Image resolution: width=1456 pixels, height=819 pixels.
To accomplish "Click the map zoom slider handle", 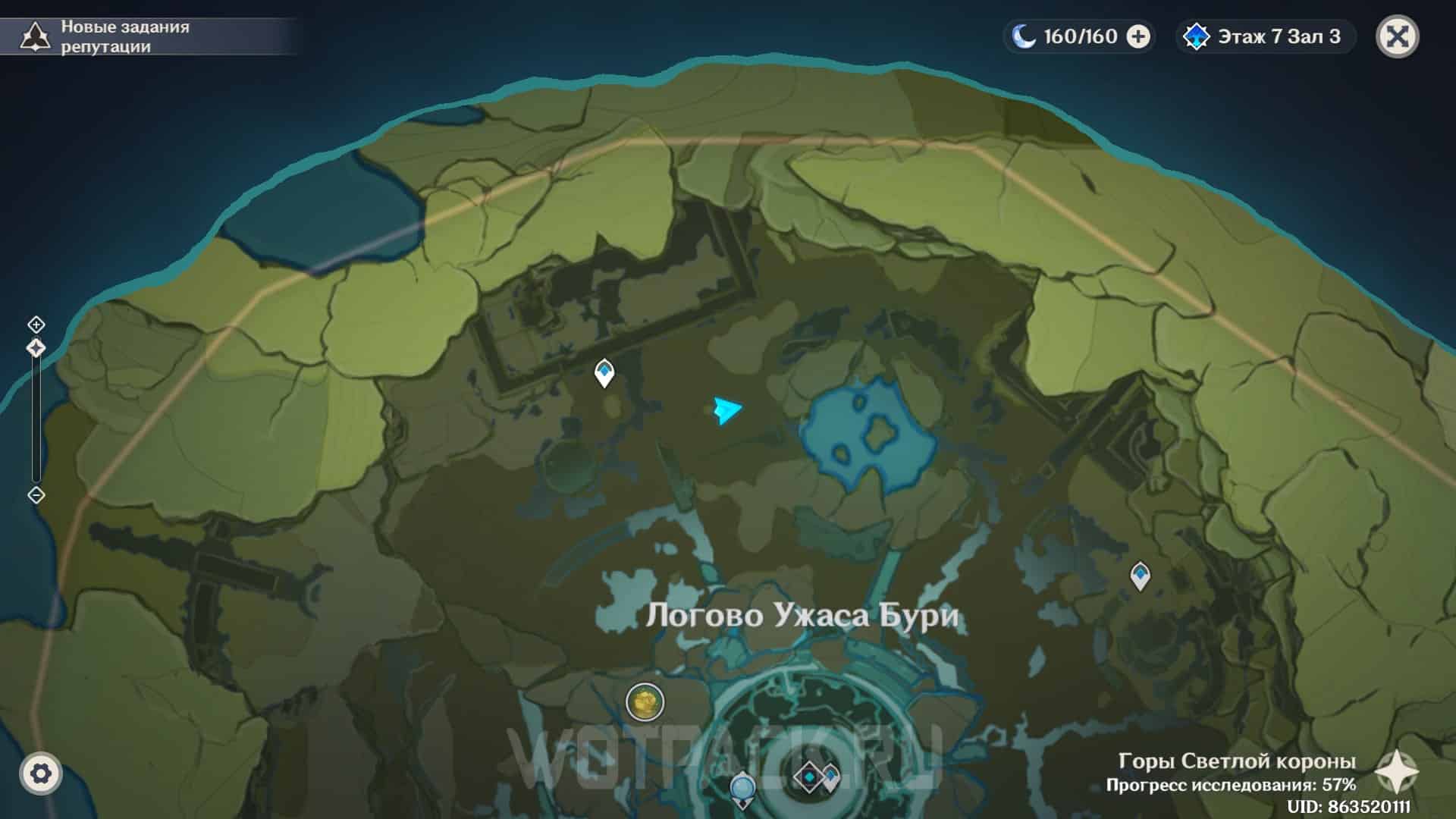I will 36,348.
